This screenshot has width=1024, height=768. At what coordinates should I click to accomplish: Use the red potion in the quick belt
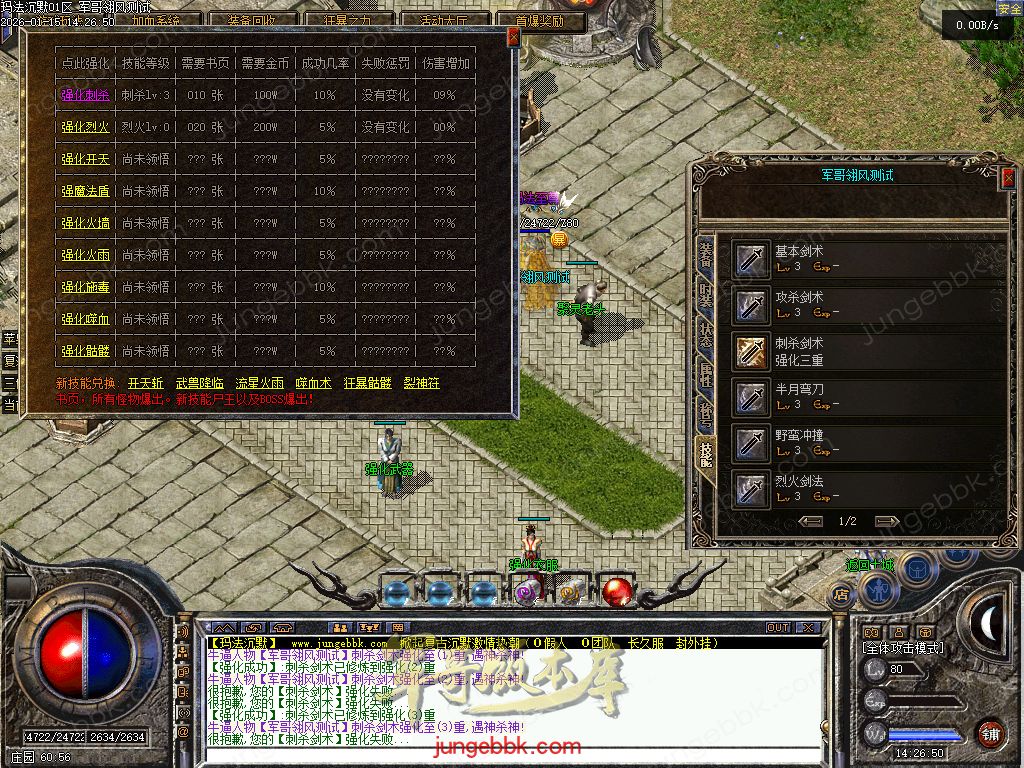click(616, 592)
